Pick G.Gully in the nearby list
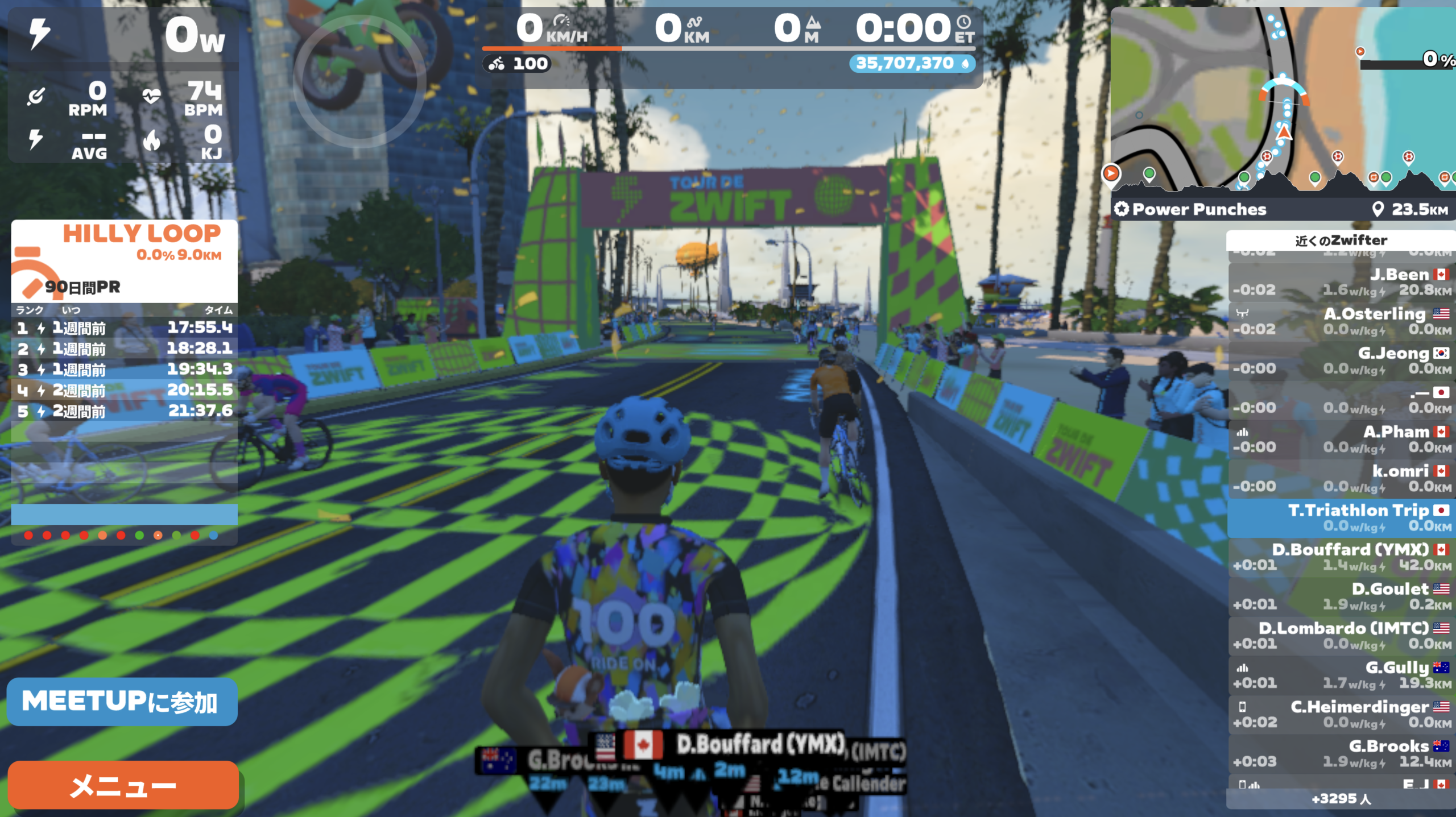The image size is (1456, 817). point(1341,675)
